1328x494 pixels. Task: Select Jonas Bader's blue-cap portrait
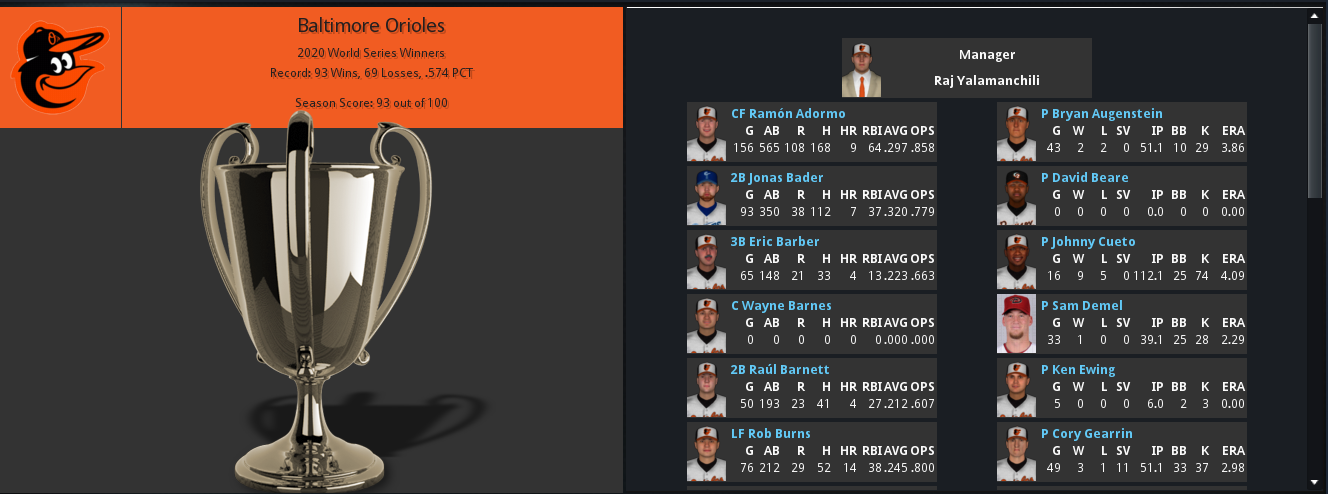(706, 196)
